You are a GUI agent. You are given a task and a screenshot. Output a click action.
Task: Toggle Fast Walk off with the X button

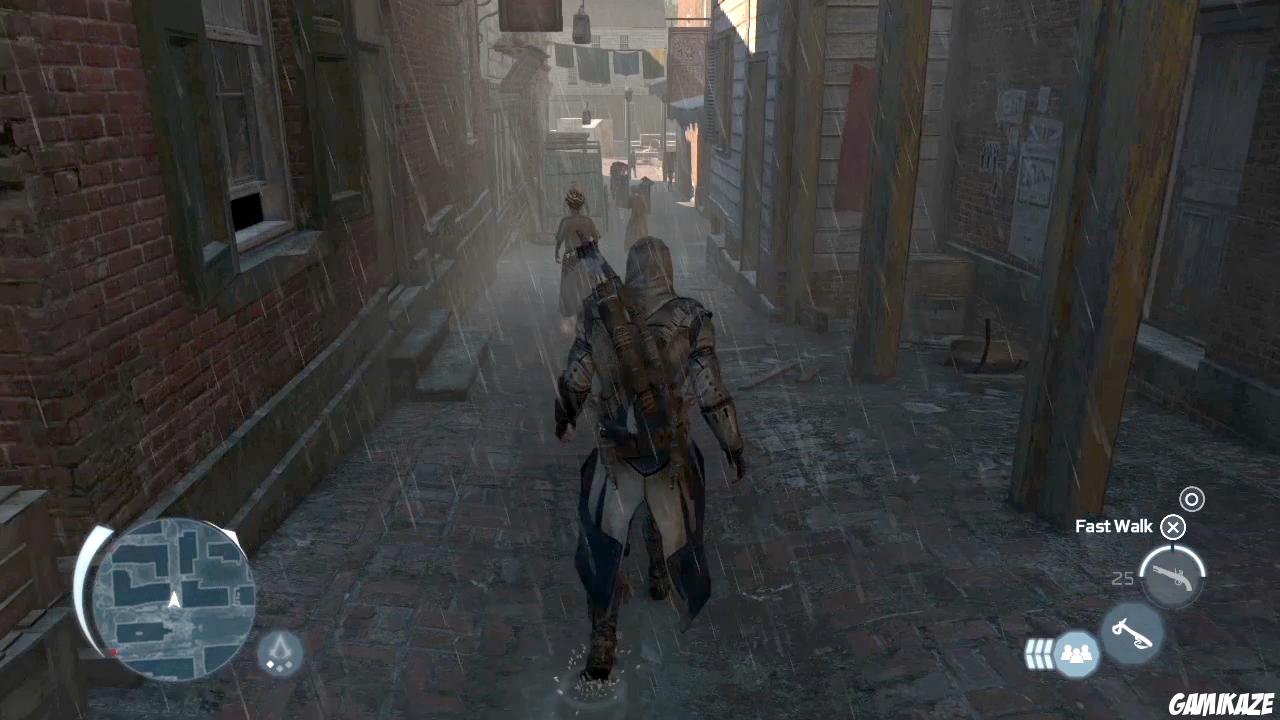[1172, 527]
